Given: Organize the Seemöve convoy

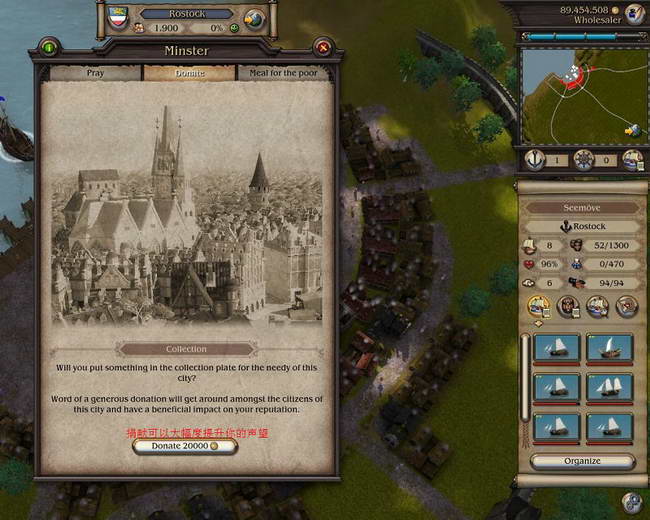Looking at the screenshot, I should (x=582, y=461).
